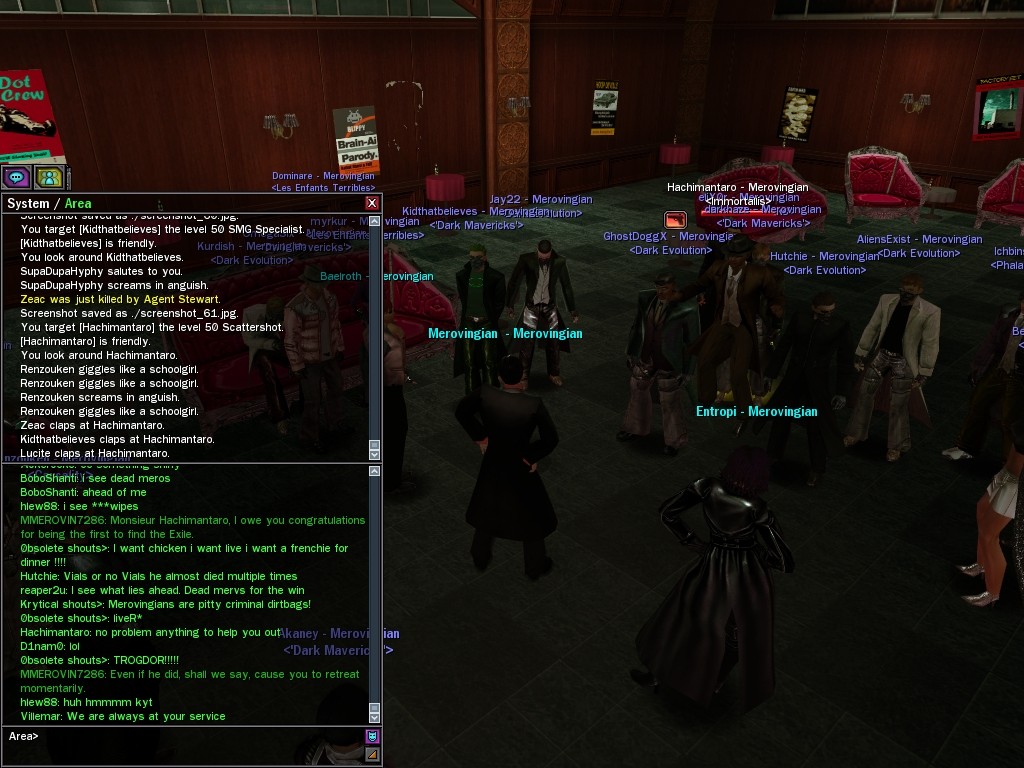Switch to the System chat tab
Viewport: 1024px width, 768px height.
[27, 203]
